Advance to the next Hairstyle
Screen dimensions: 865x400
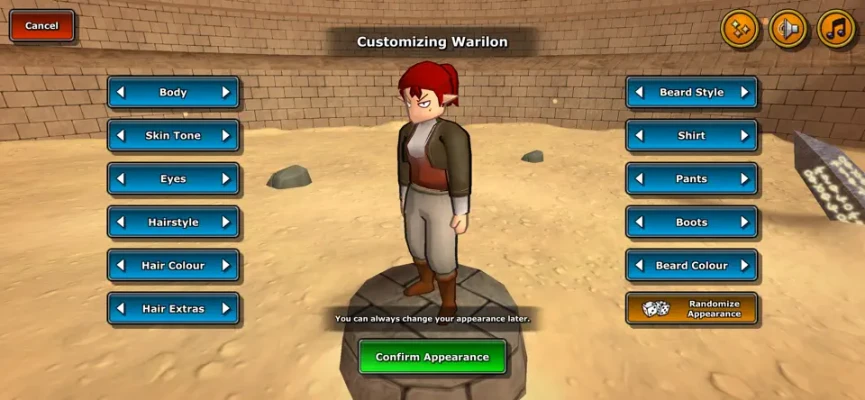click(x=226, y=222)
